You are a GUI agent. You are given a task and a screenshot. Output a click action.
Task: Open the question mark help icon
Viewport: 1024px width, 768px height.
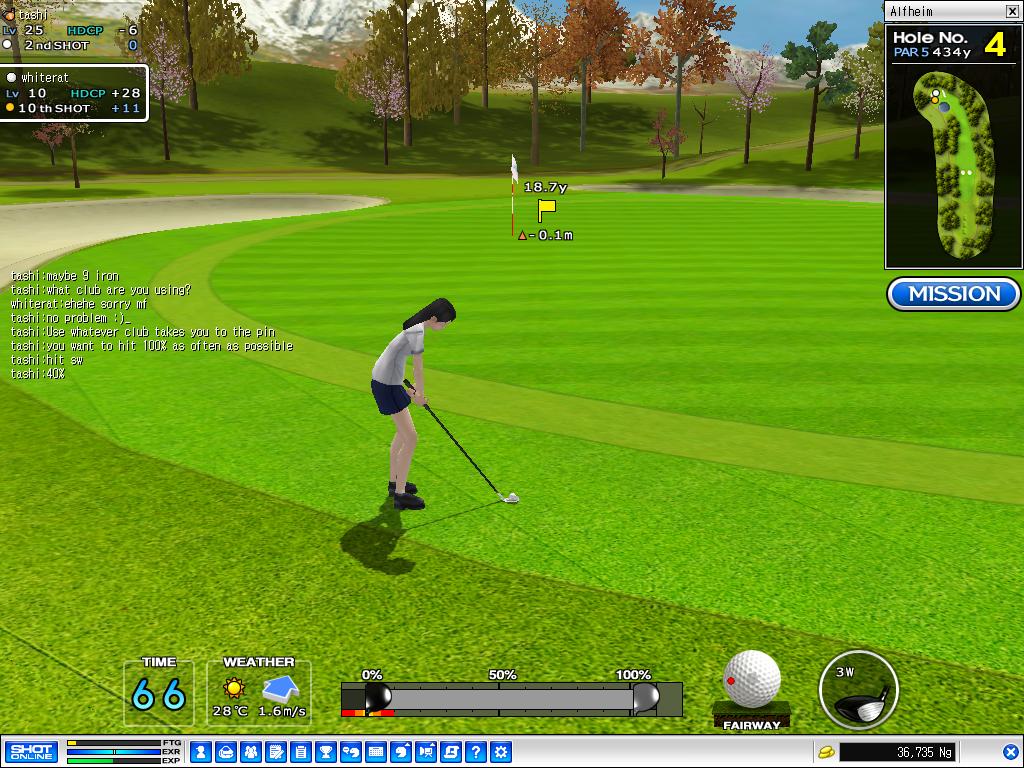point(476,751)
